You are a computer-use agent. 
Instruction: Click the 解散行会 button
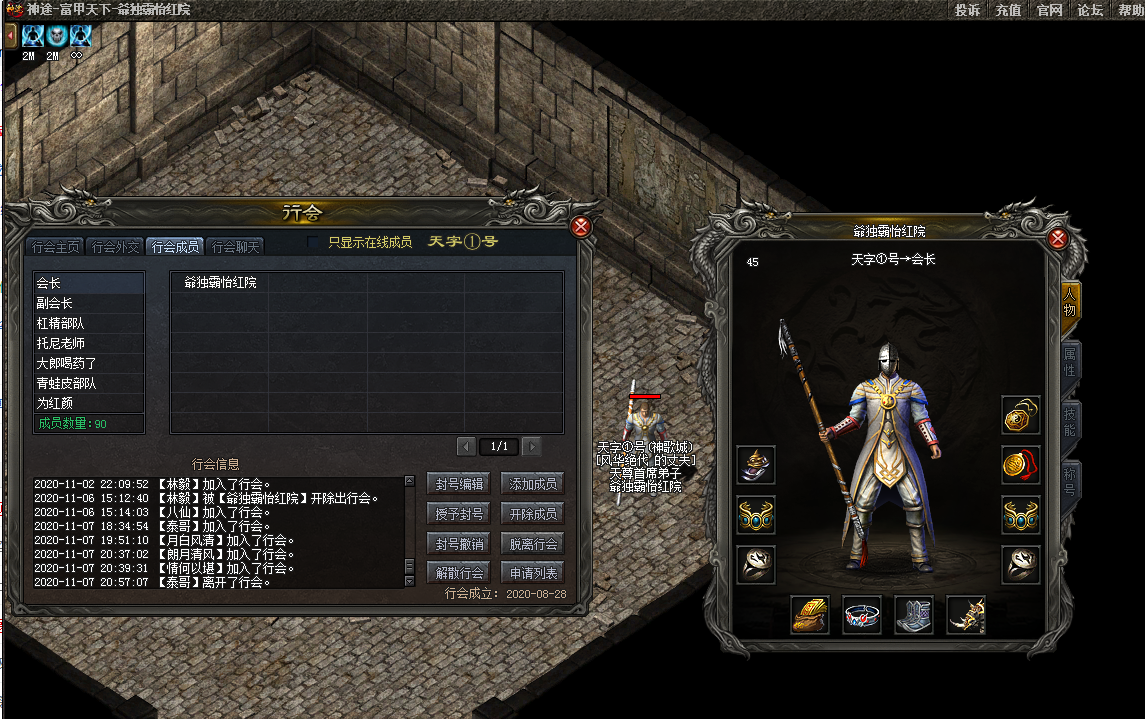click(459, 573)
